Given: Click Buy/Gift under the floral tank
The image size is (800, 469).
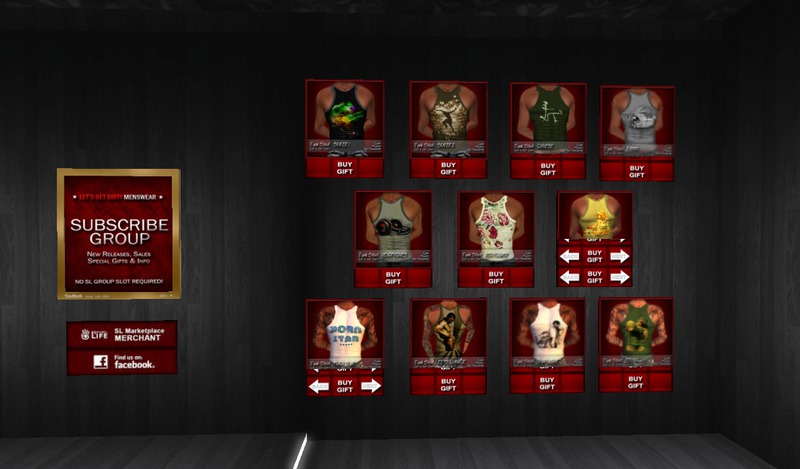Looking at the screenshot, I should click(495, 276).
